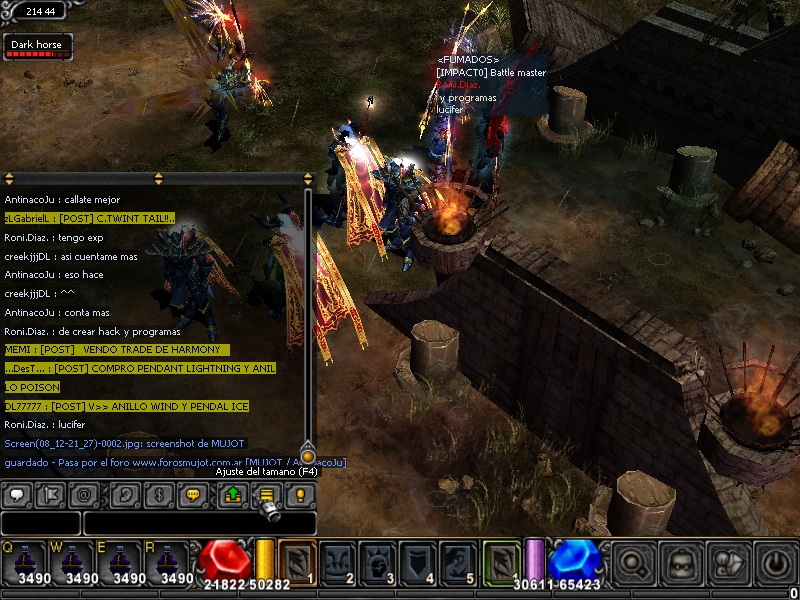Adjust chat size with the yellow lines button
Image resolution: width=800 pixels, height=600 pixels.
(x=266, y=494)
